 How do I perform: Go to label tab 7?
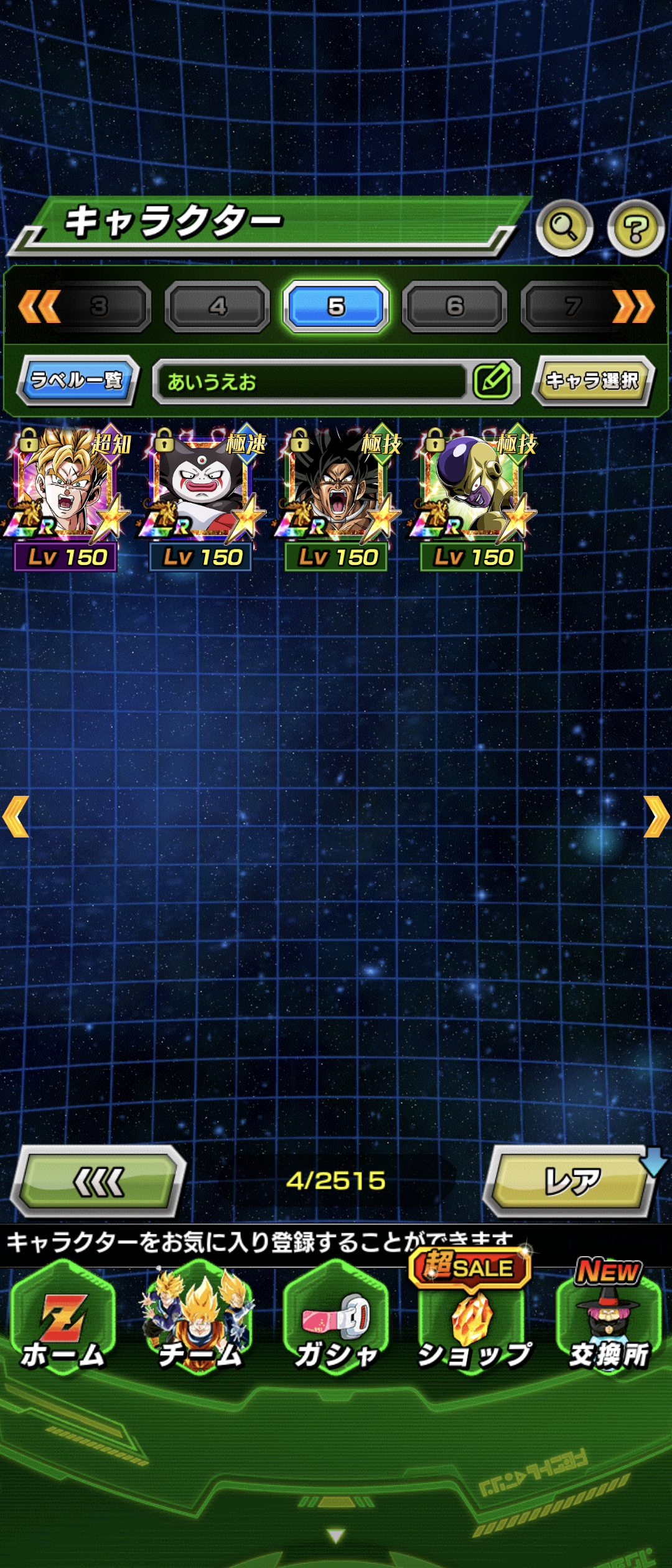[x=572, y=306]
